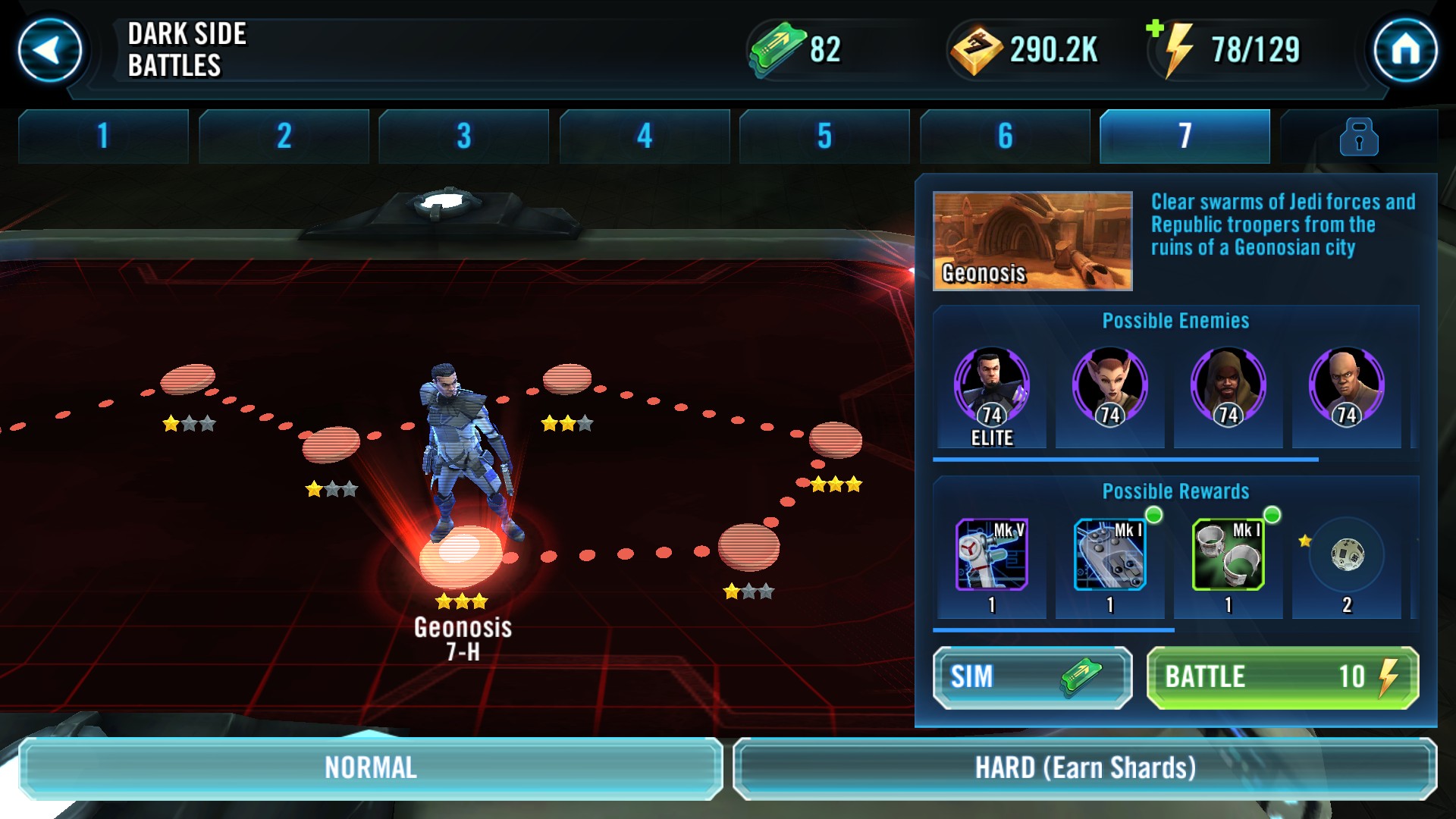Open stage tab 6
Image resolution: width=1456 pixels, height=819 pixels.
1005,136
